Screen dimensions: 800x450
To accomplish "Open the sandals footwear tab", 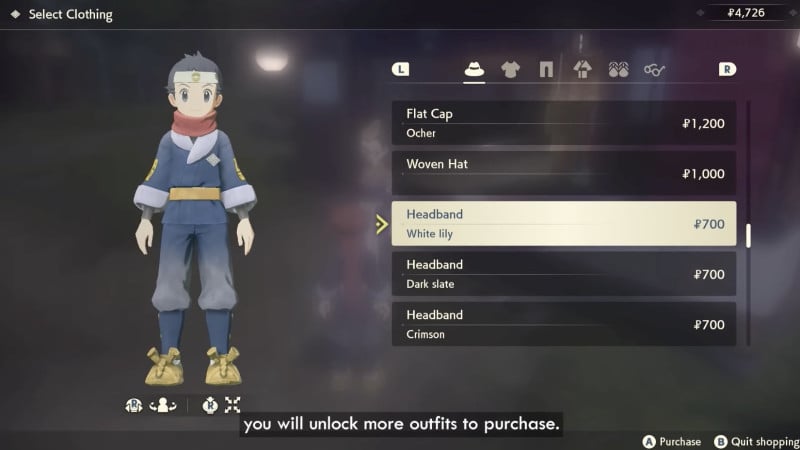I will click(x=618, y=69).
